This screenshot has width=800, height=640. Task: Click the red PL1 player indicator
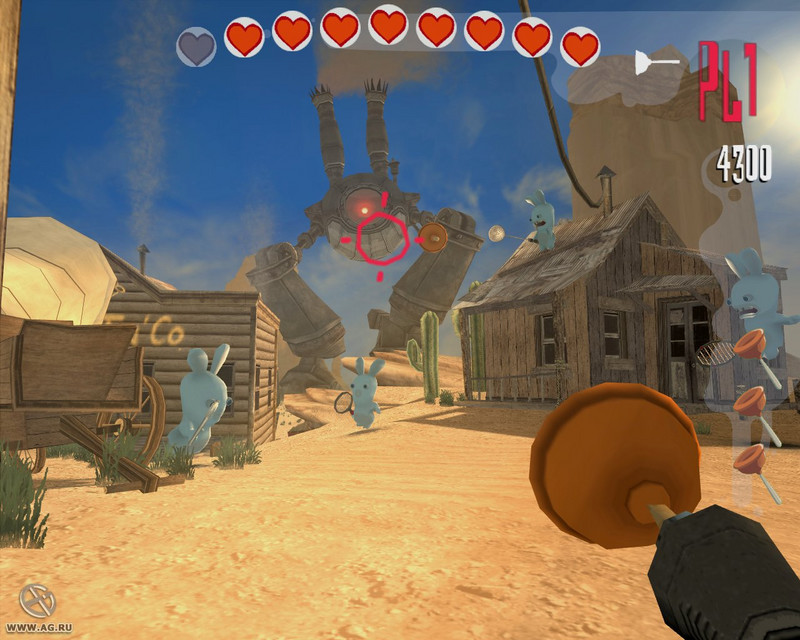point(727,81)
